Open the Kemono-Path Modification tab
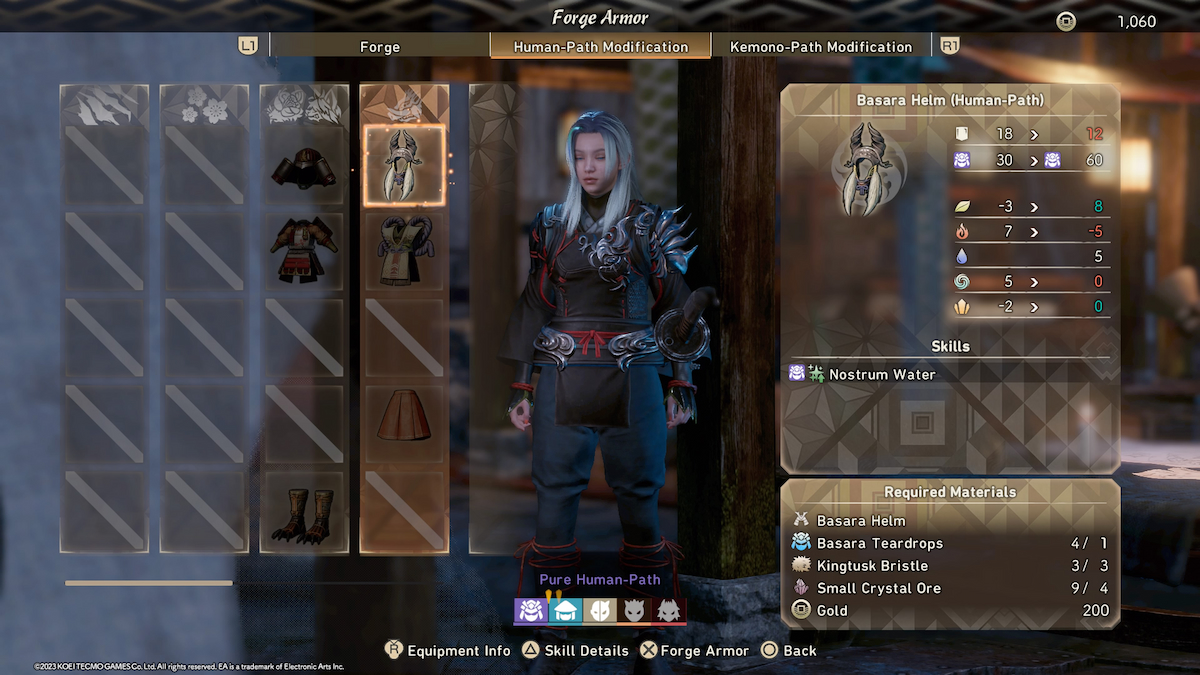Screen dimensions: 1200x675 pyautogui.click(x=820, y=46)
